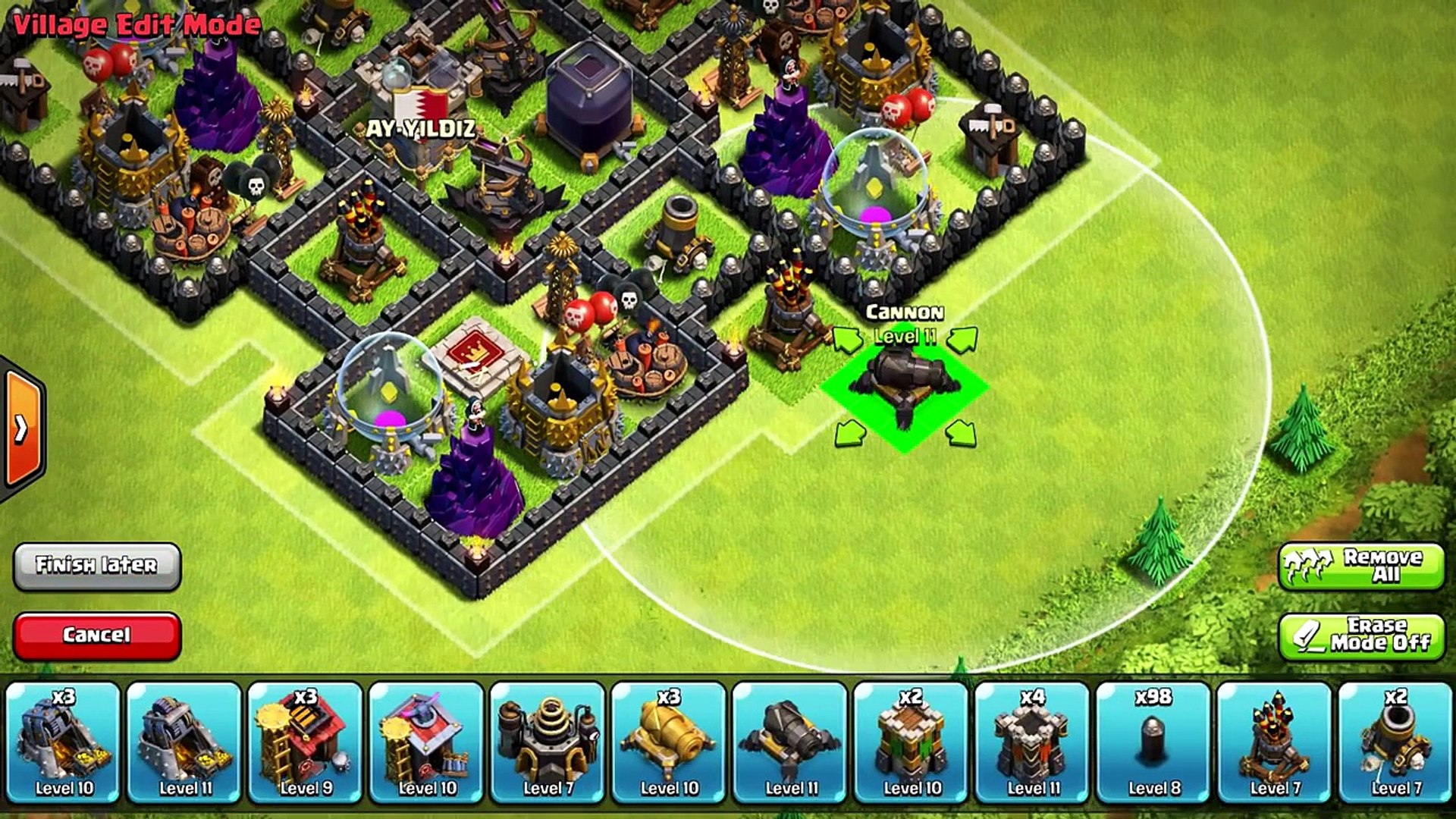Choose the level 7 laboratory slot

point(548,742)
